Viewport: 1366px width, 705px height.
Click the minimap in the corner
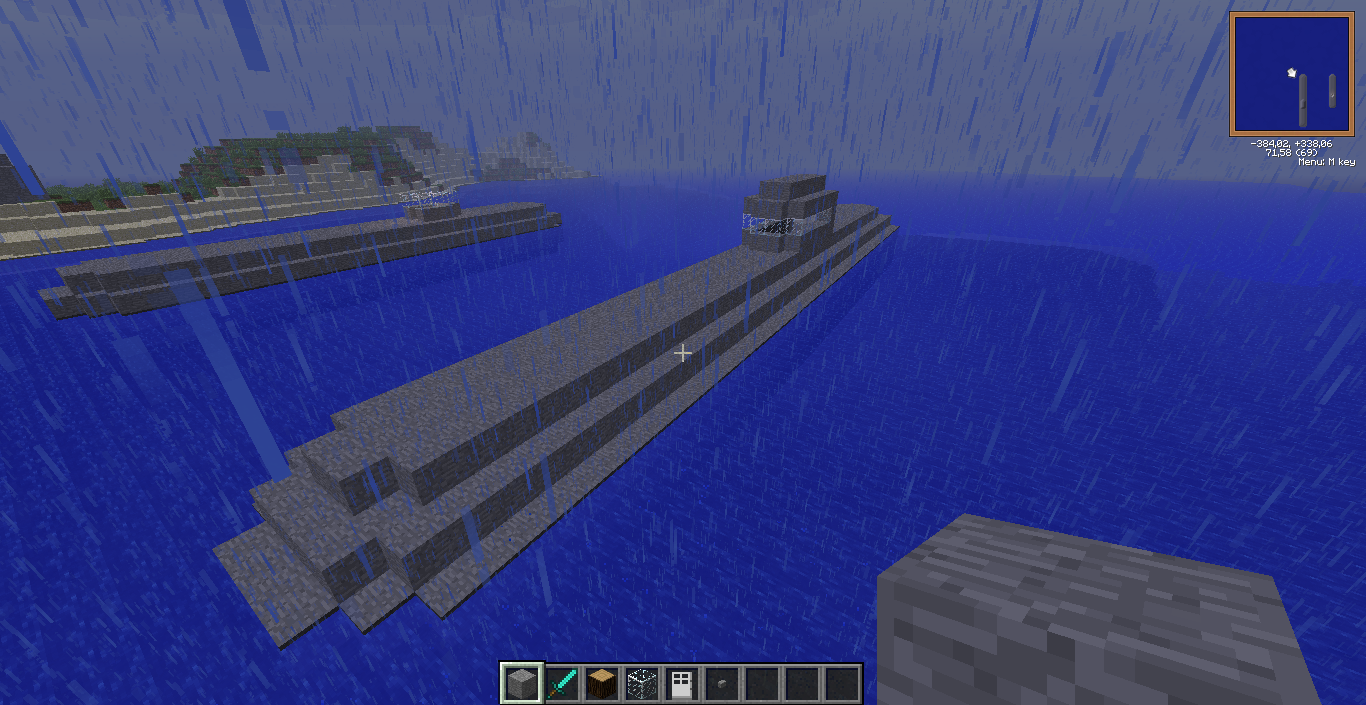(1291, 75)
